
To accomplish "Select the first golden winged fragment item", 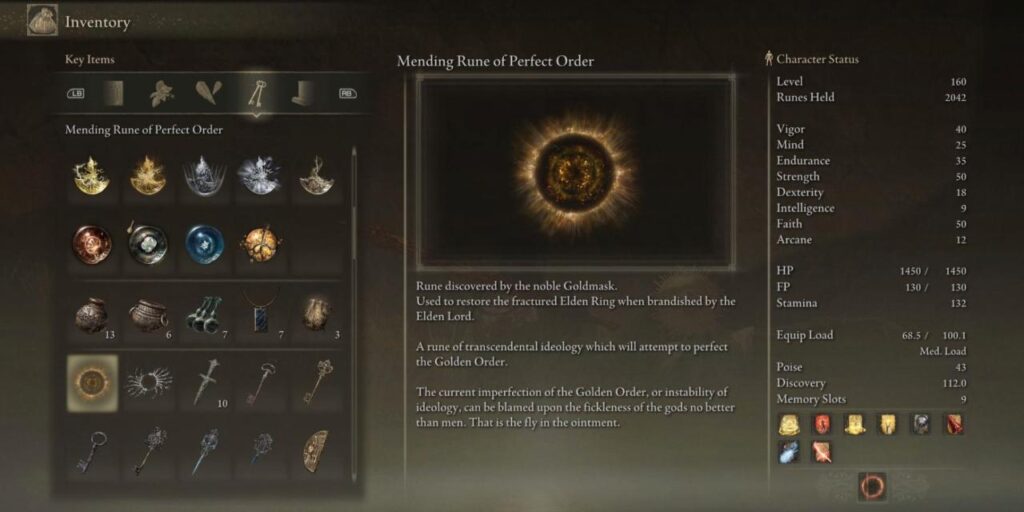I will click(91, 176).
